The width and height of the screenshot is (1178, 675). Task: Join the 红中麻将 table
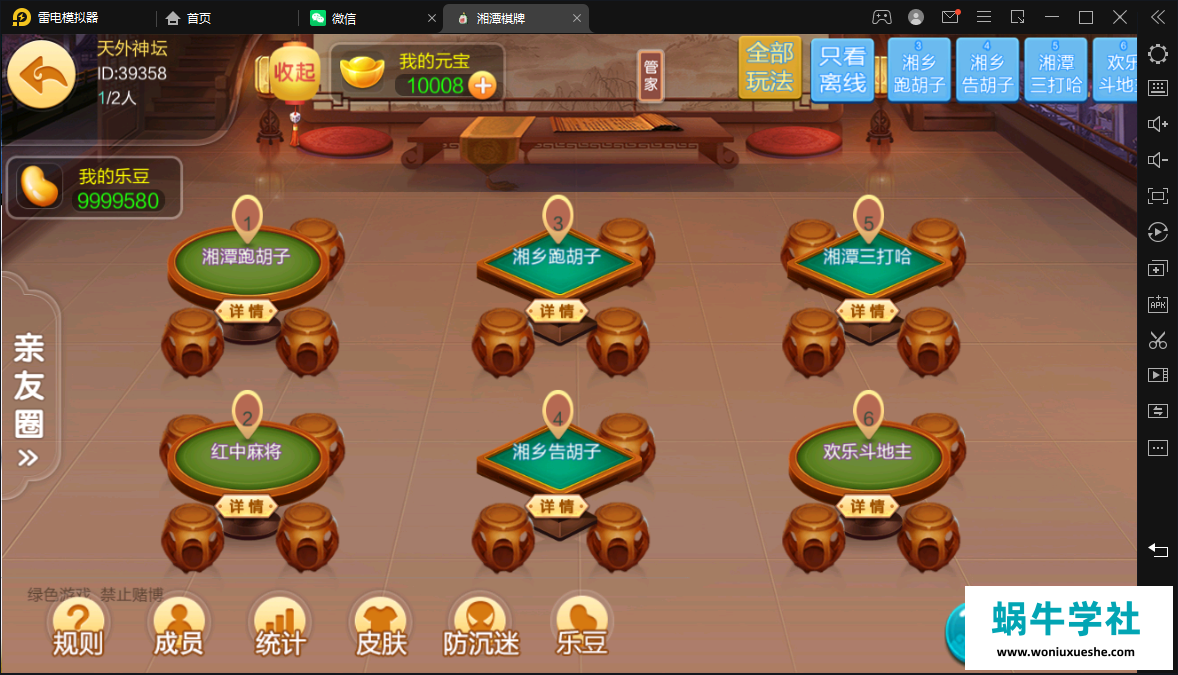pyautogui.click(x=247, y=452)
